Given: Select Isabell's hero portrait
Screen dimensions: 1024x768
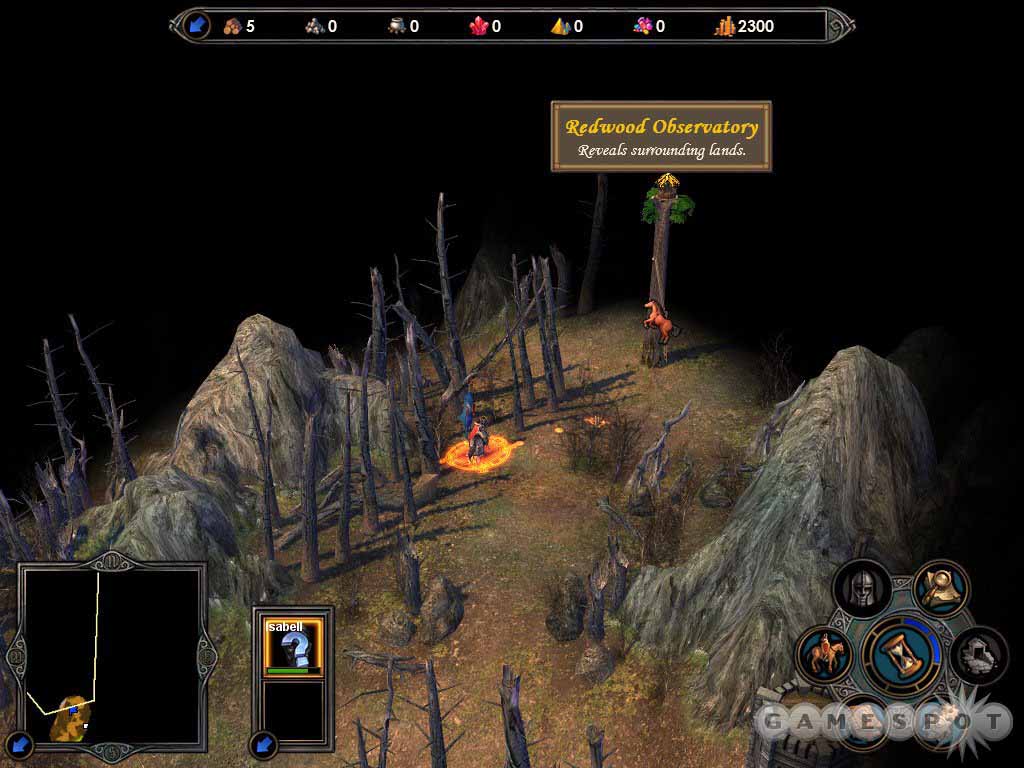Looking at the screenshot, I should point(293,645).
